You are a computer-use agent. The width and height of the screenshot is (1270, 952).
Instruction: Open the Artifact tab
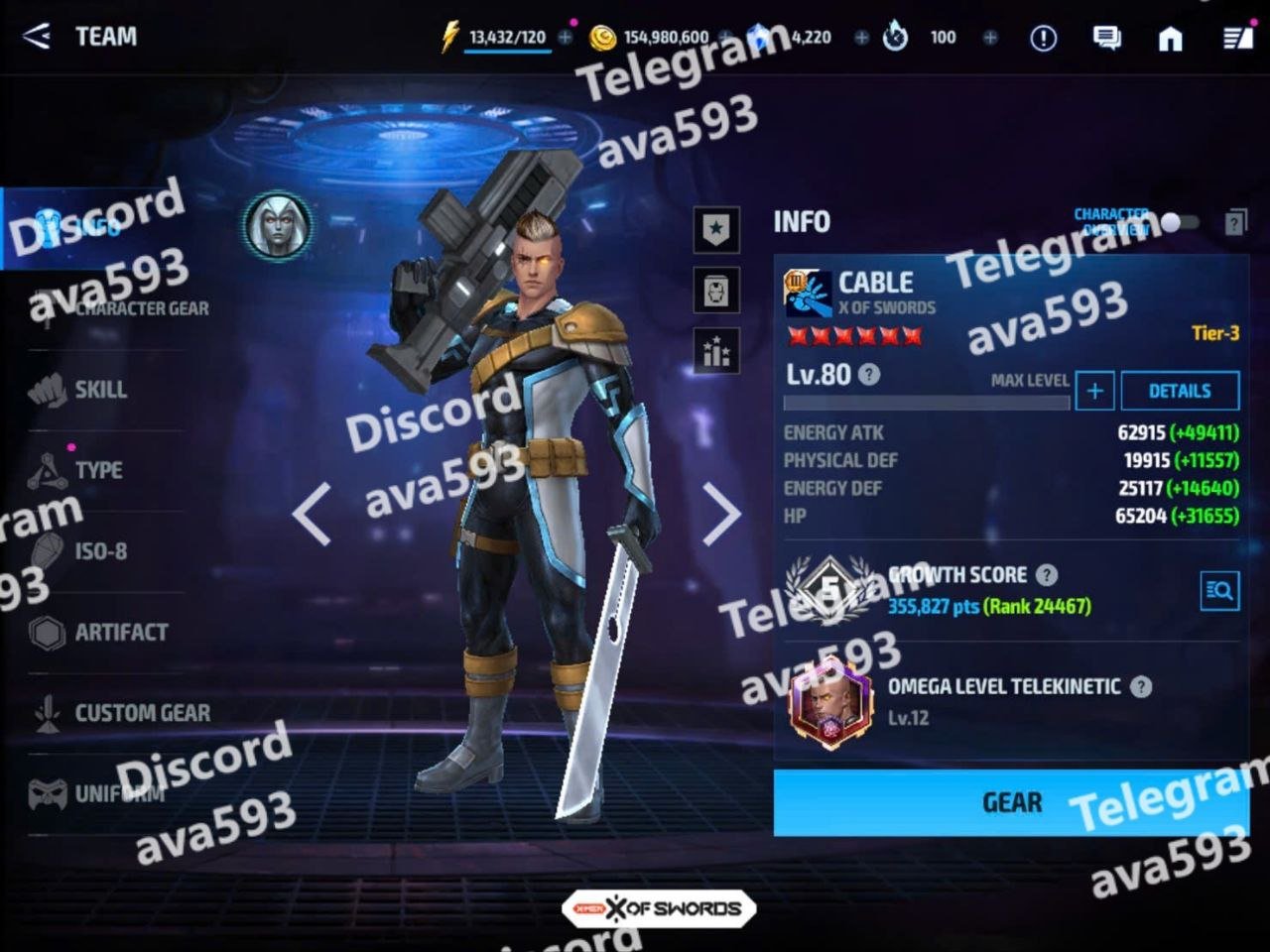coord(120,632)
